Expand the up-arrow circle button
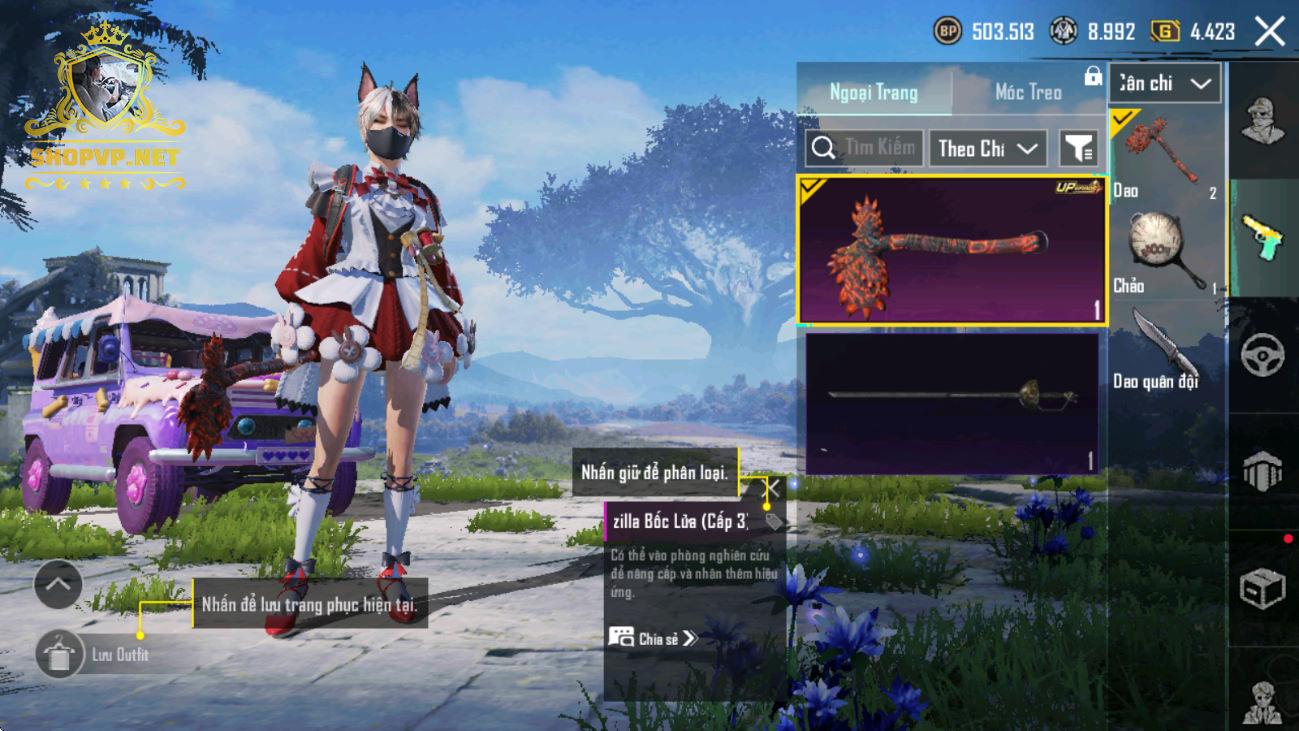 point(58,585)
